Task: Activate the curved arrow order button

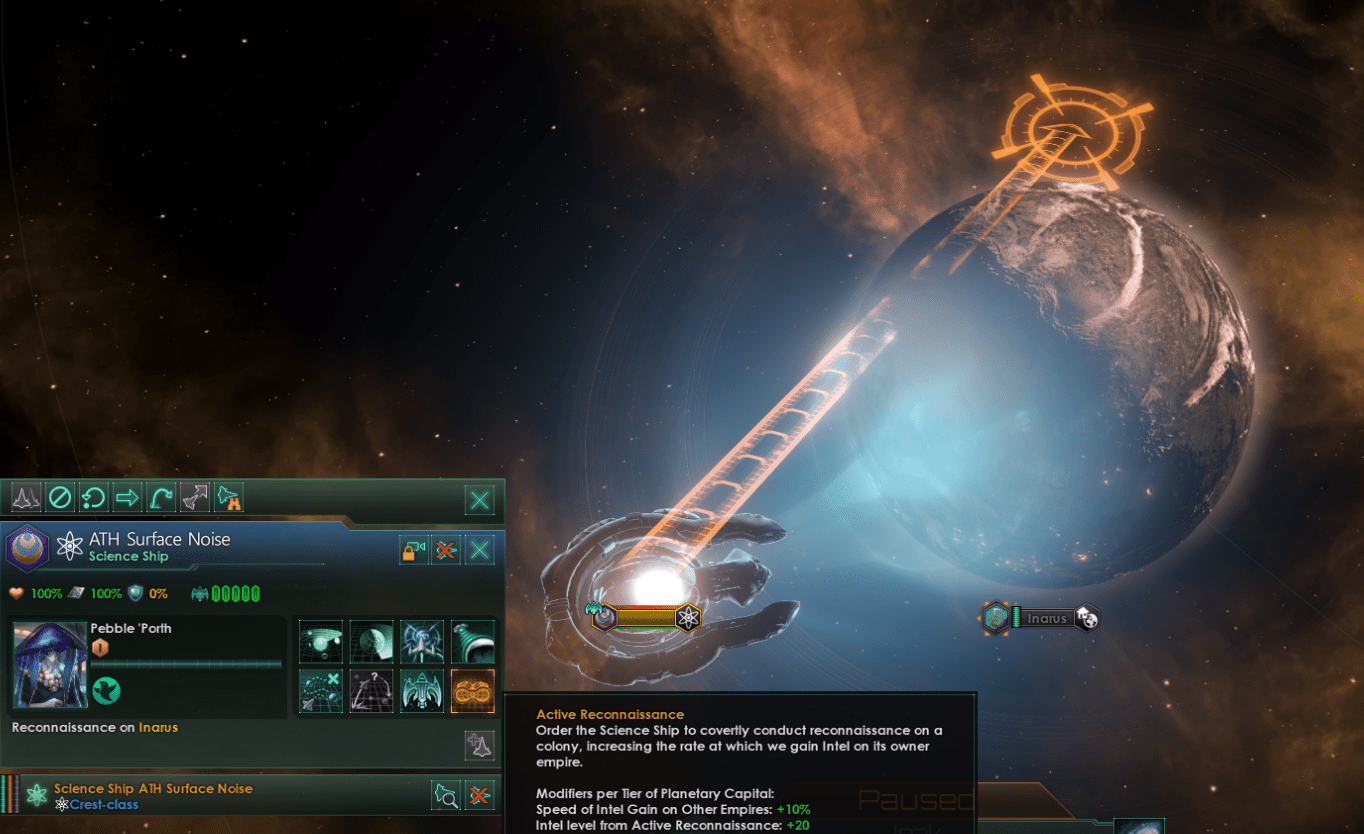Action: point(160,497)
